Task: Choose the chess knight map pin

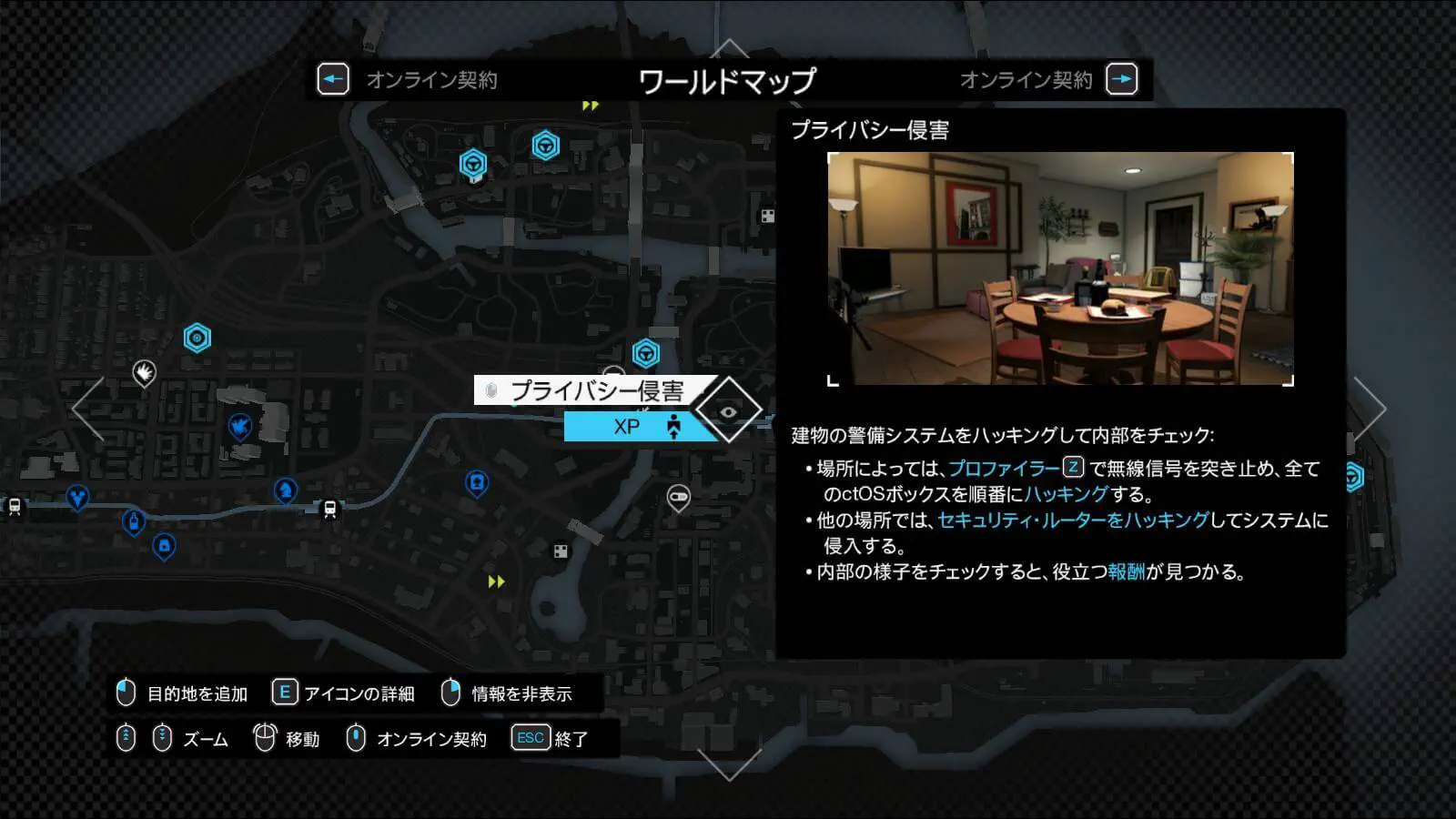Action: coord(286,490)
